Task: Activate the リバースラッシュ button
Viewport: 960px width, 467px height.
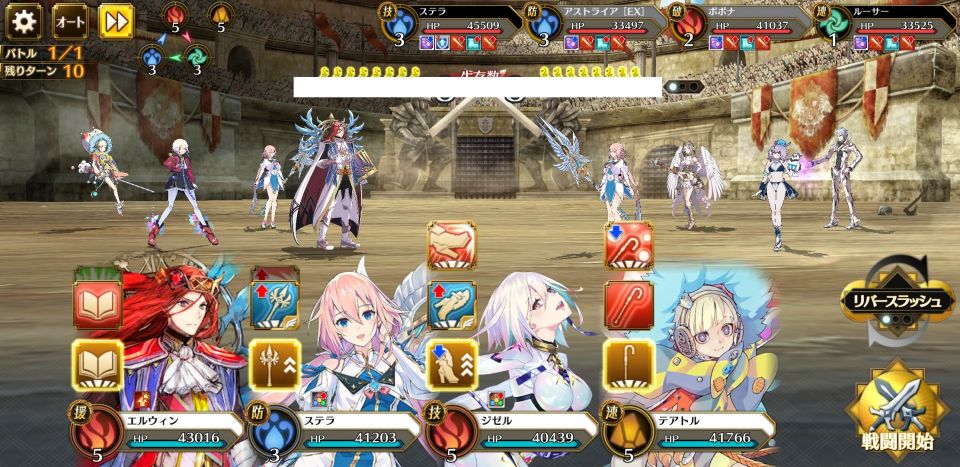Action: point(897,298)
